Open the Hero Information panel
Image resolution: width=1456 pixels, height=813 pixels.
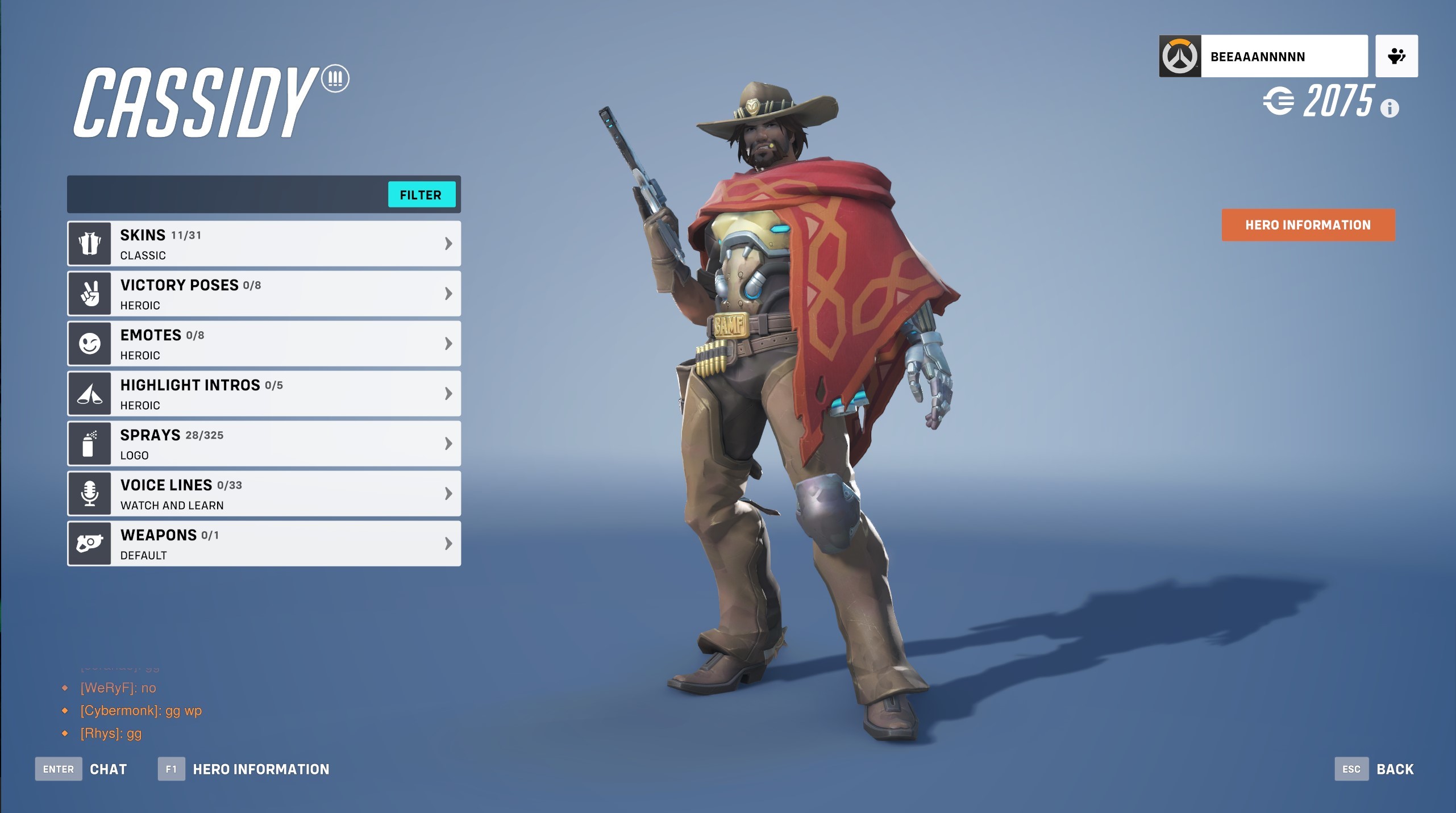point(1308,225)
